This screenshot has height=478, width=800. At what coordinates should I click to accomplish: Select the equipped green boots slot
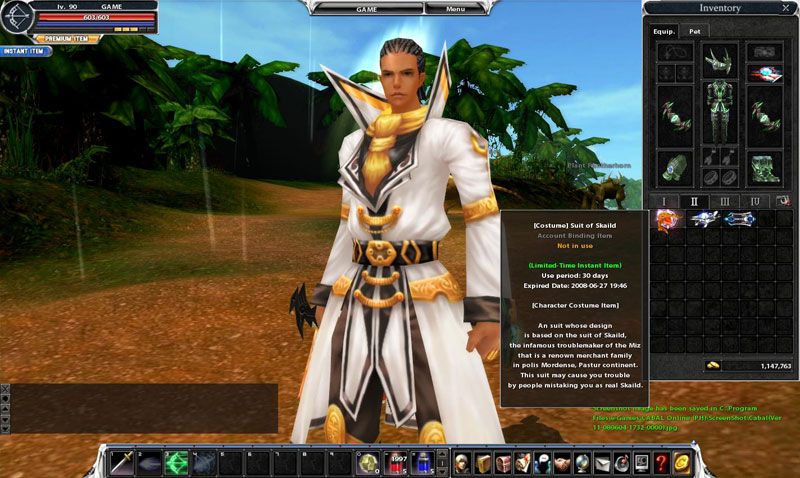click(766, 167)
